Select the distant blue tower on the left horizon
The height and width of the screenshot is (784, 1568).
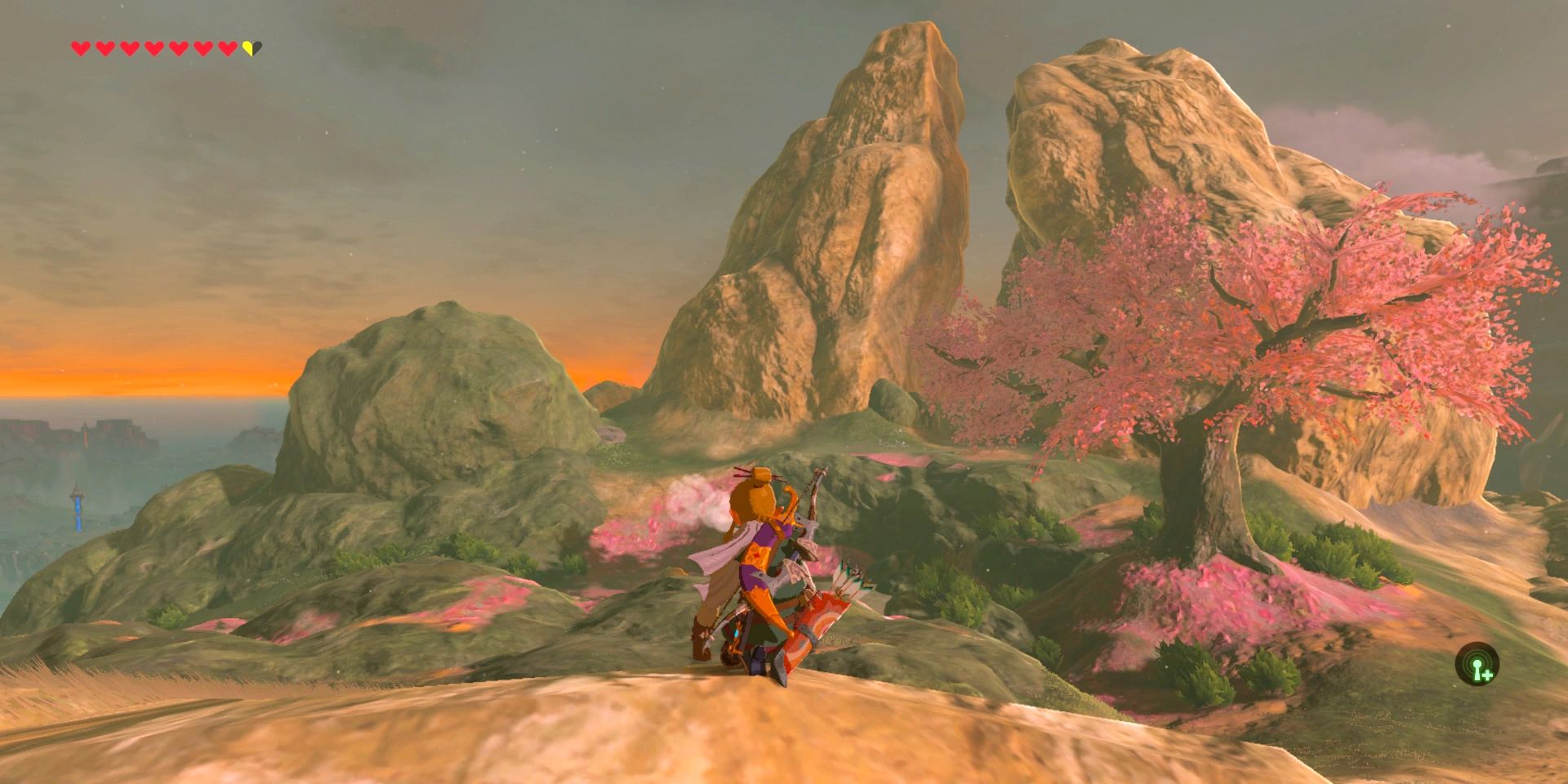78,508
